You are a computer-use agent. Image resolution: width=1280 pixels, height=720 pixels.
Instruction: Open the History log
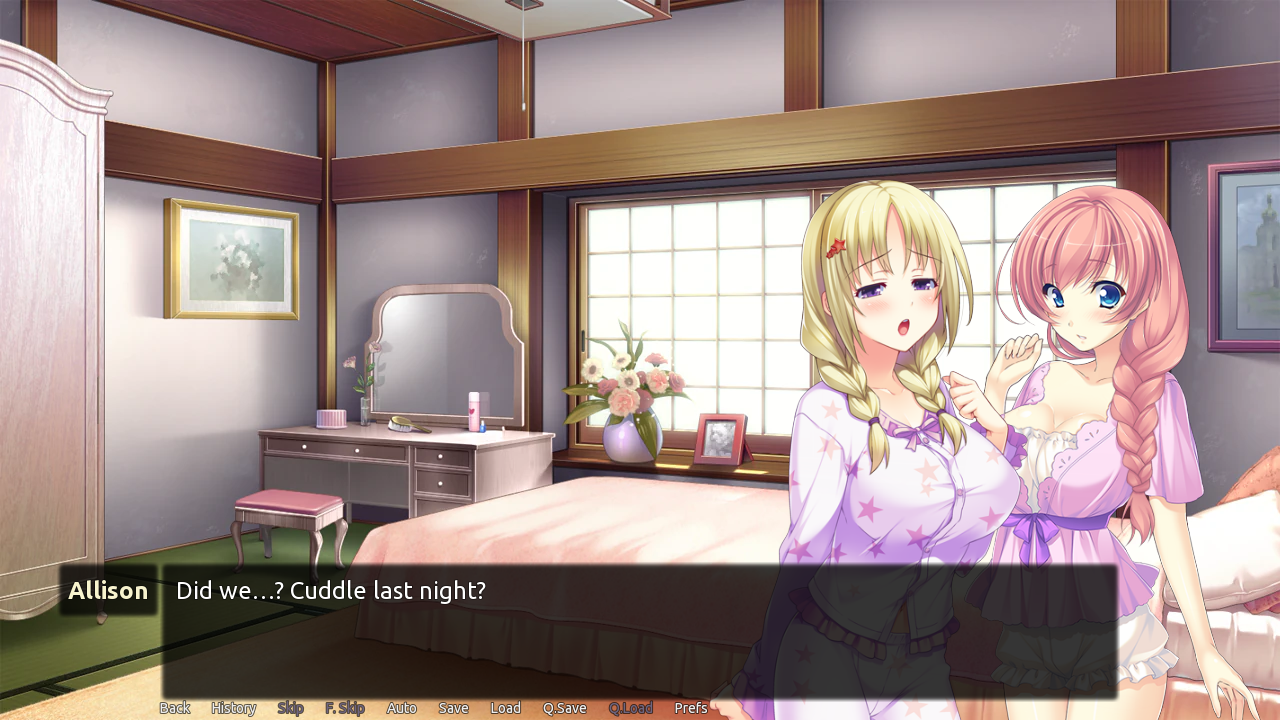click(233, 708)
